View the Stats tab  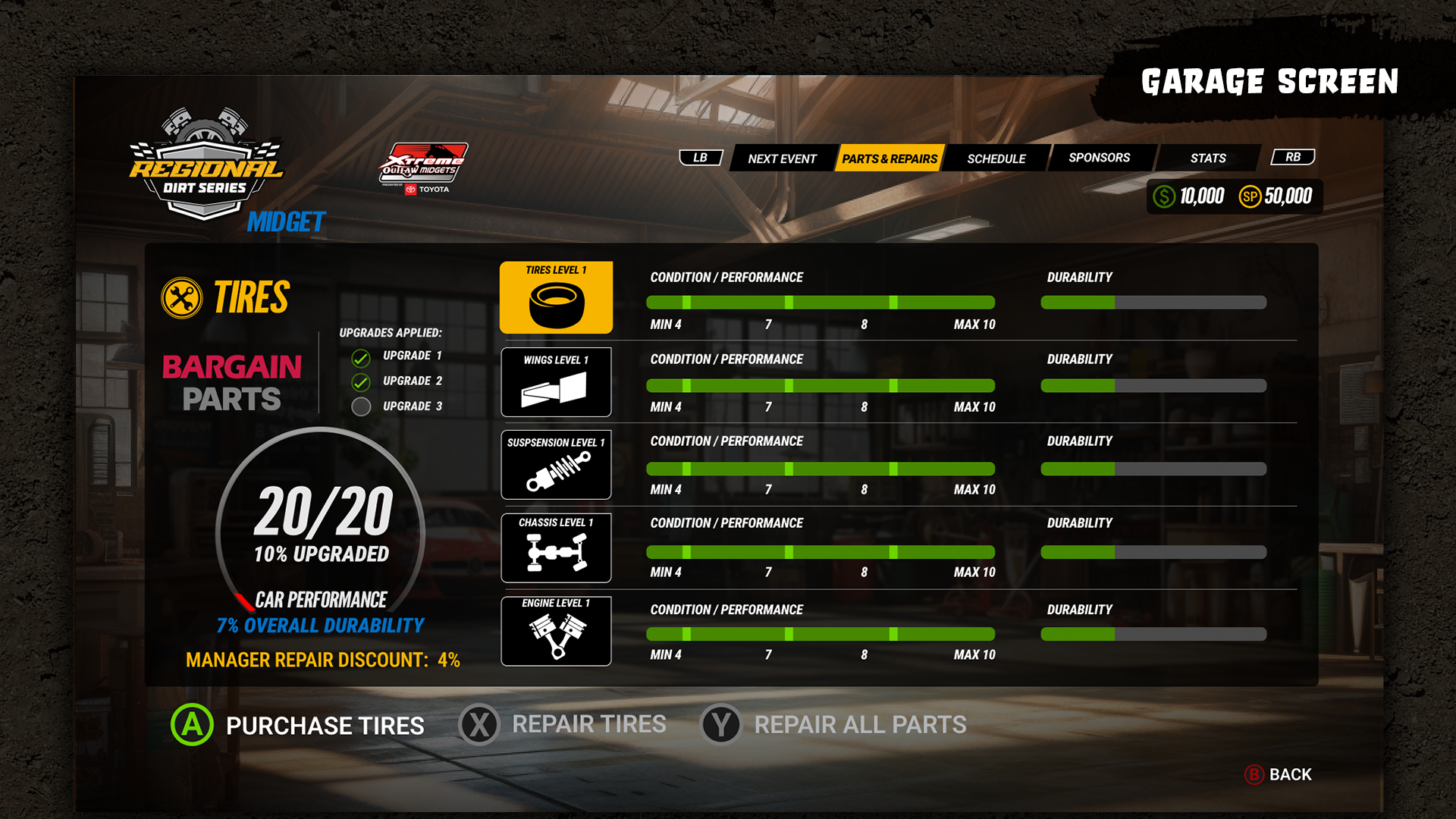pyautogui.click(x=1207, y=158)
